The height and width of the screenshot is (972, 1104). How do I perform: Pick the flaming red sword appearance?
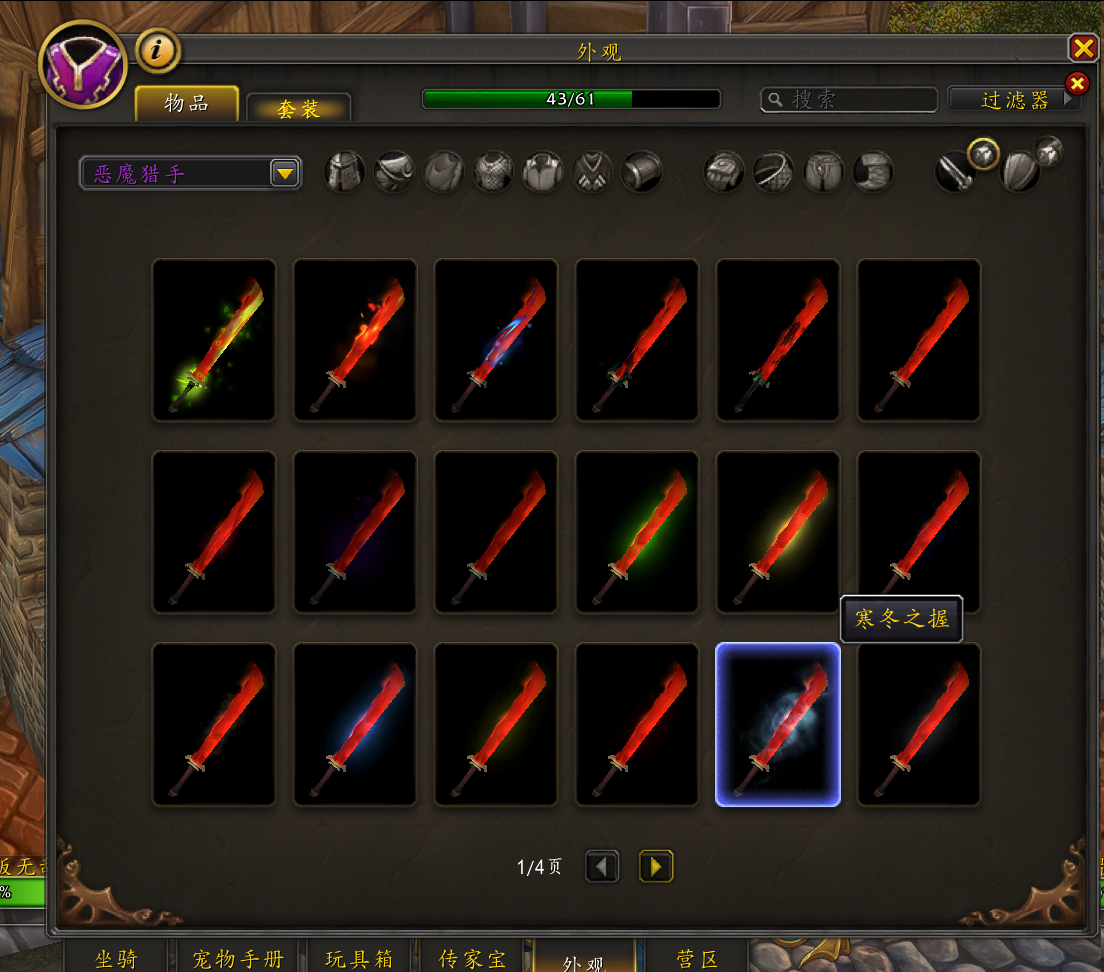pos(355,340)
